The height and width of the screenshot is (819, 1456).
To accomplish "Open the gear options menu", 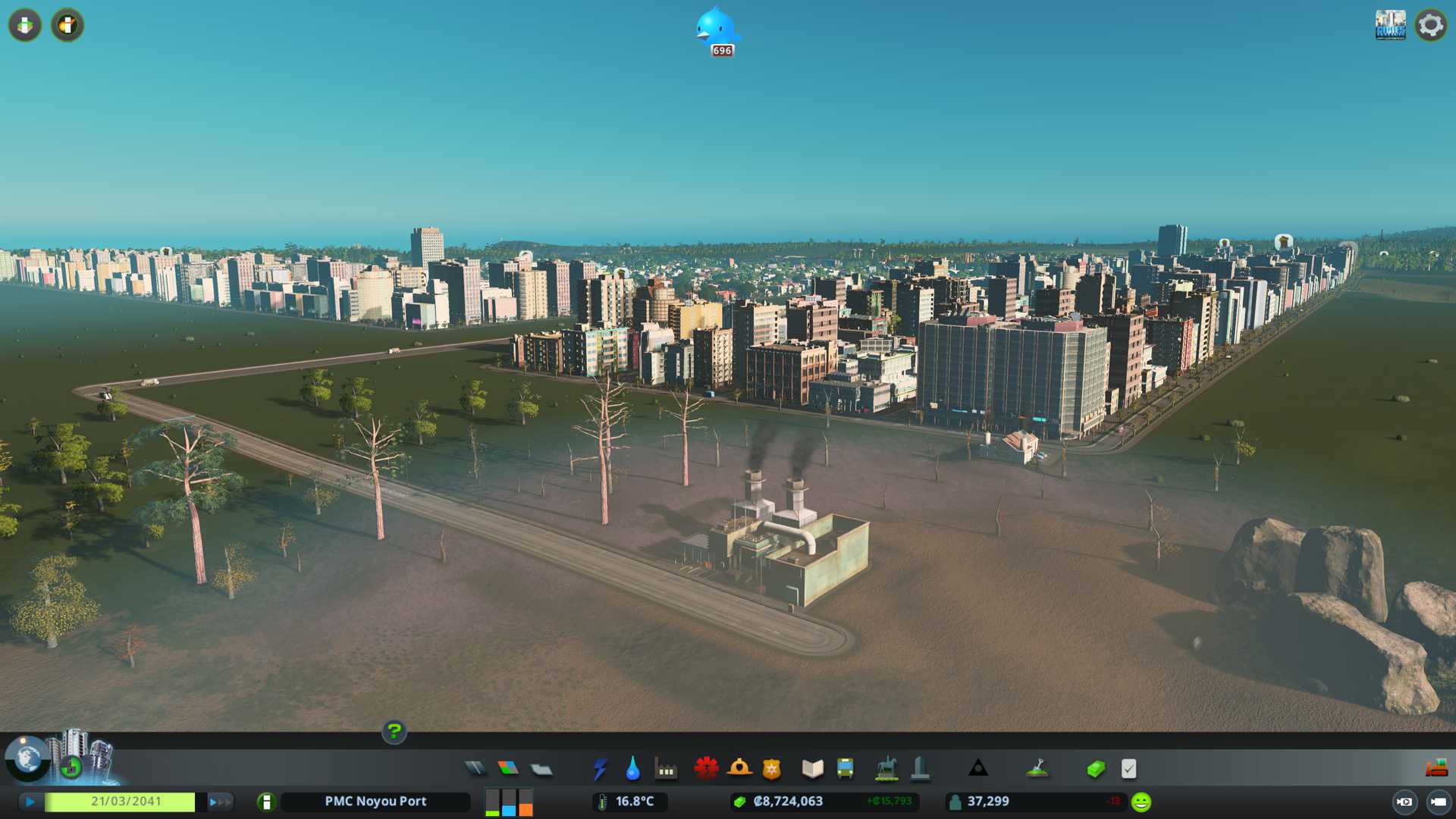I will 1430,25.
